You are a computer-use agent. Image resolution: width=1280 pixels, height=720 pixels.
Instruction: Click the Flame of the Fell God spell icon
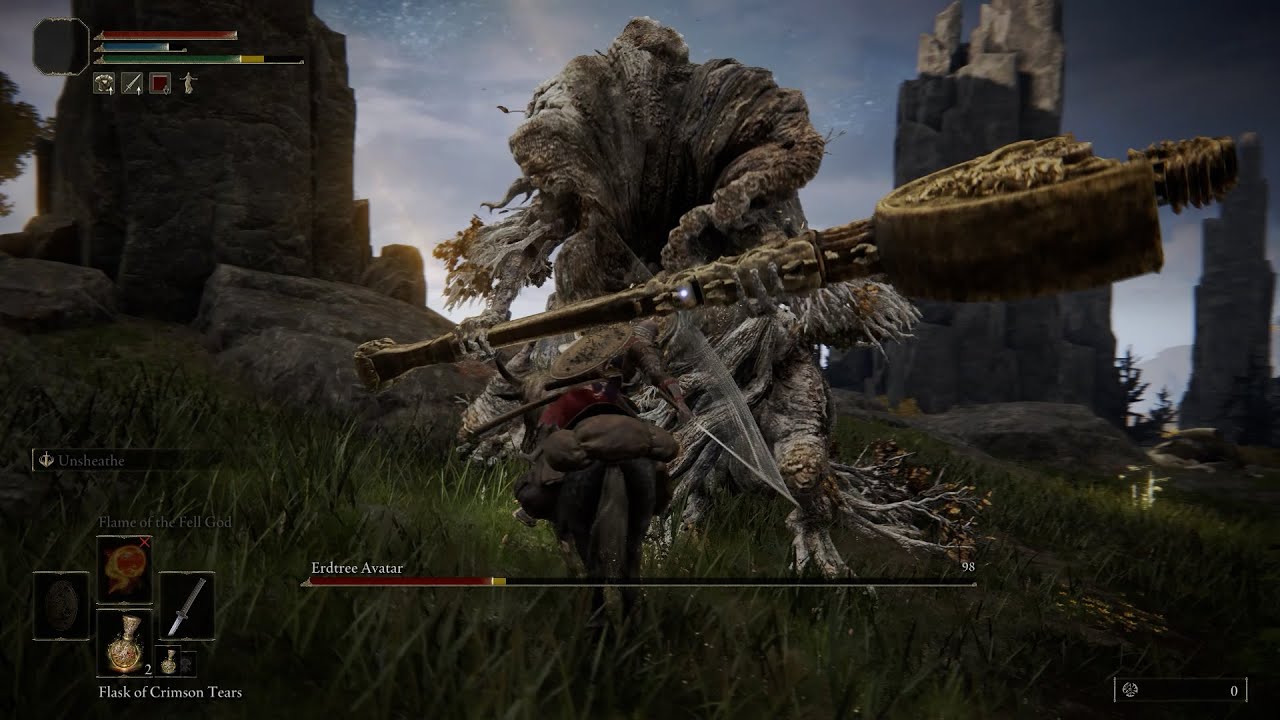tap(126, 568)
